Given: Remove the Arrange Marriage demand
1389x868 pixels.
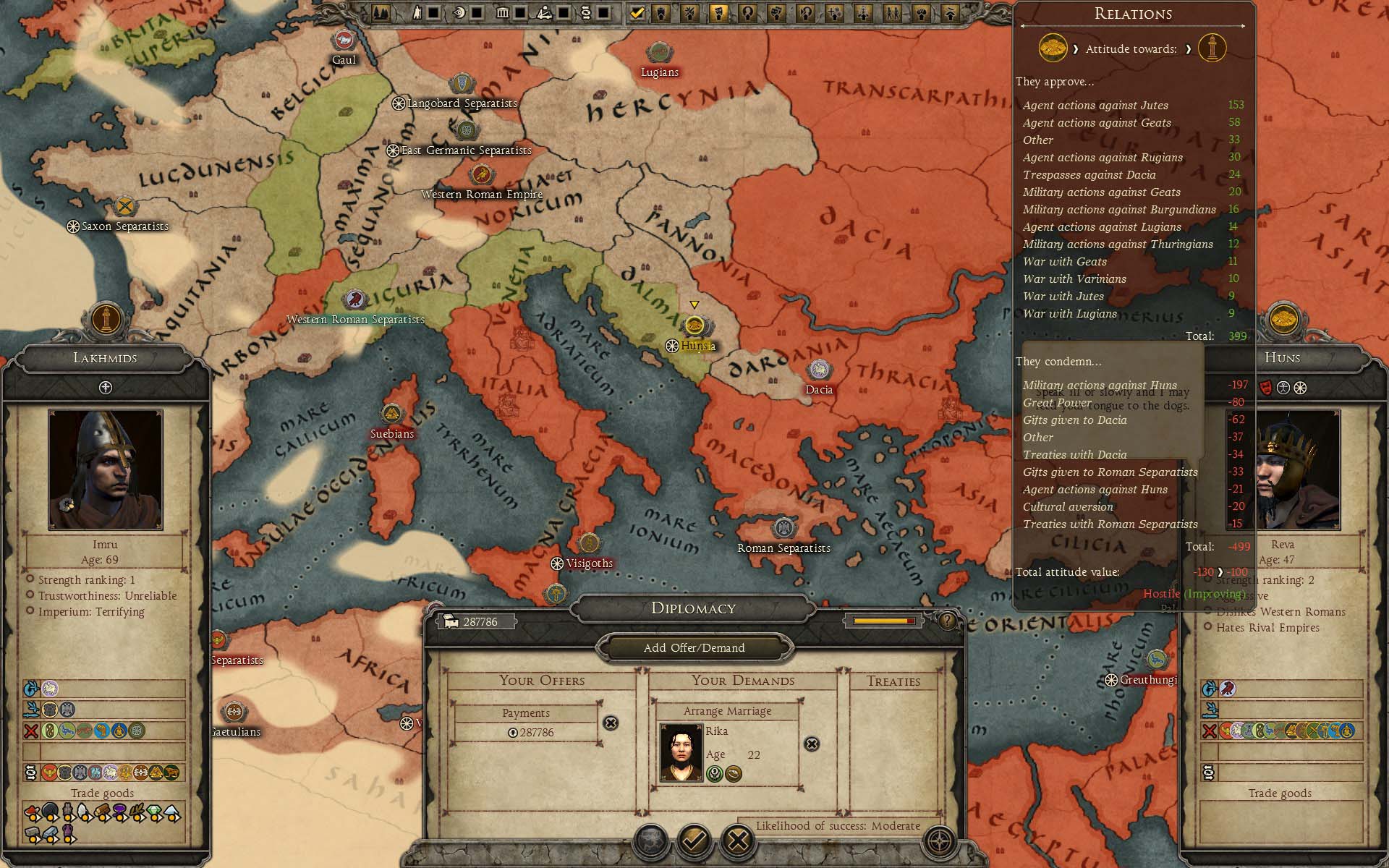Looking at the screenshot, I should [812, 744].
